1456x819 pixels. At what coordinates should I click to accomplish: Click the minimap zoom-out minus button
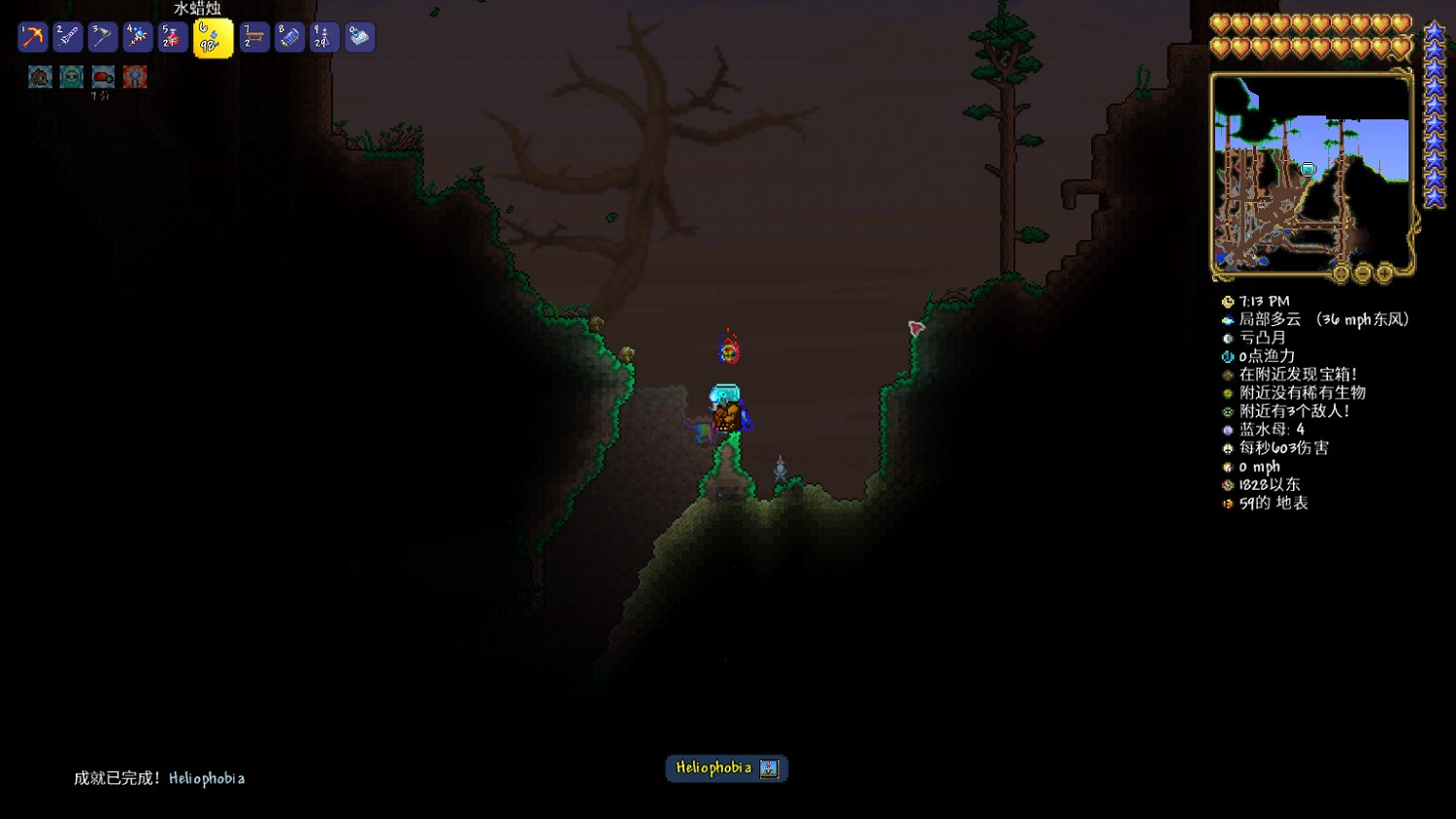(1363, 274)
